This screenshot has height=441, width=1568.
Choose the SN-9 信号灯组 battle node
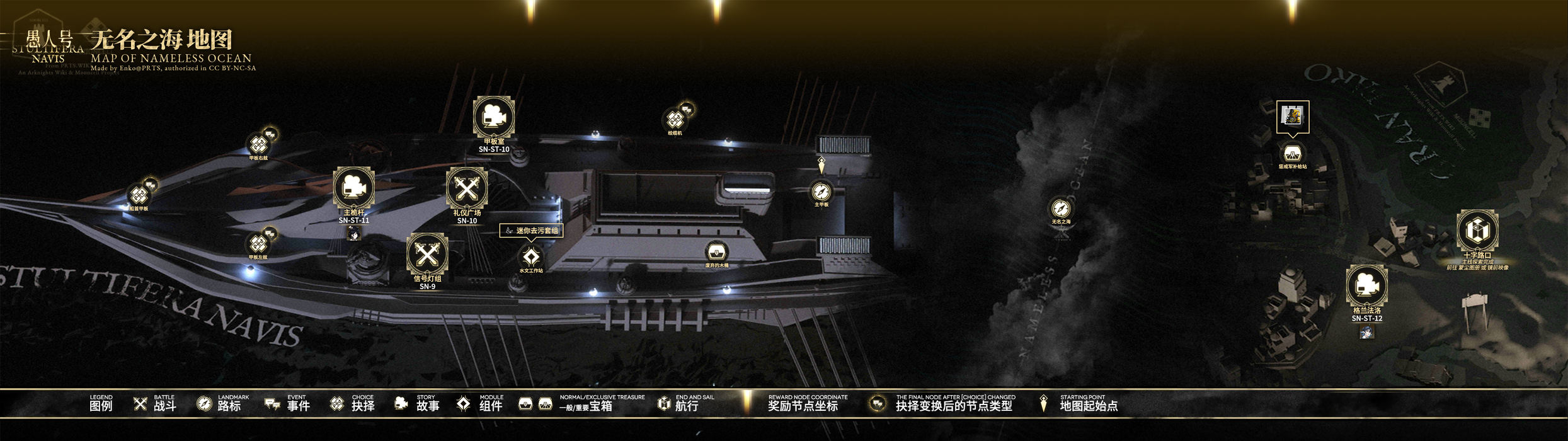point(427,254)
